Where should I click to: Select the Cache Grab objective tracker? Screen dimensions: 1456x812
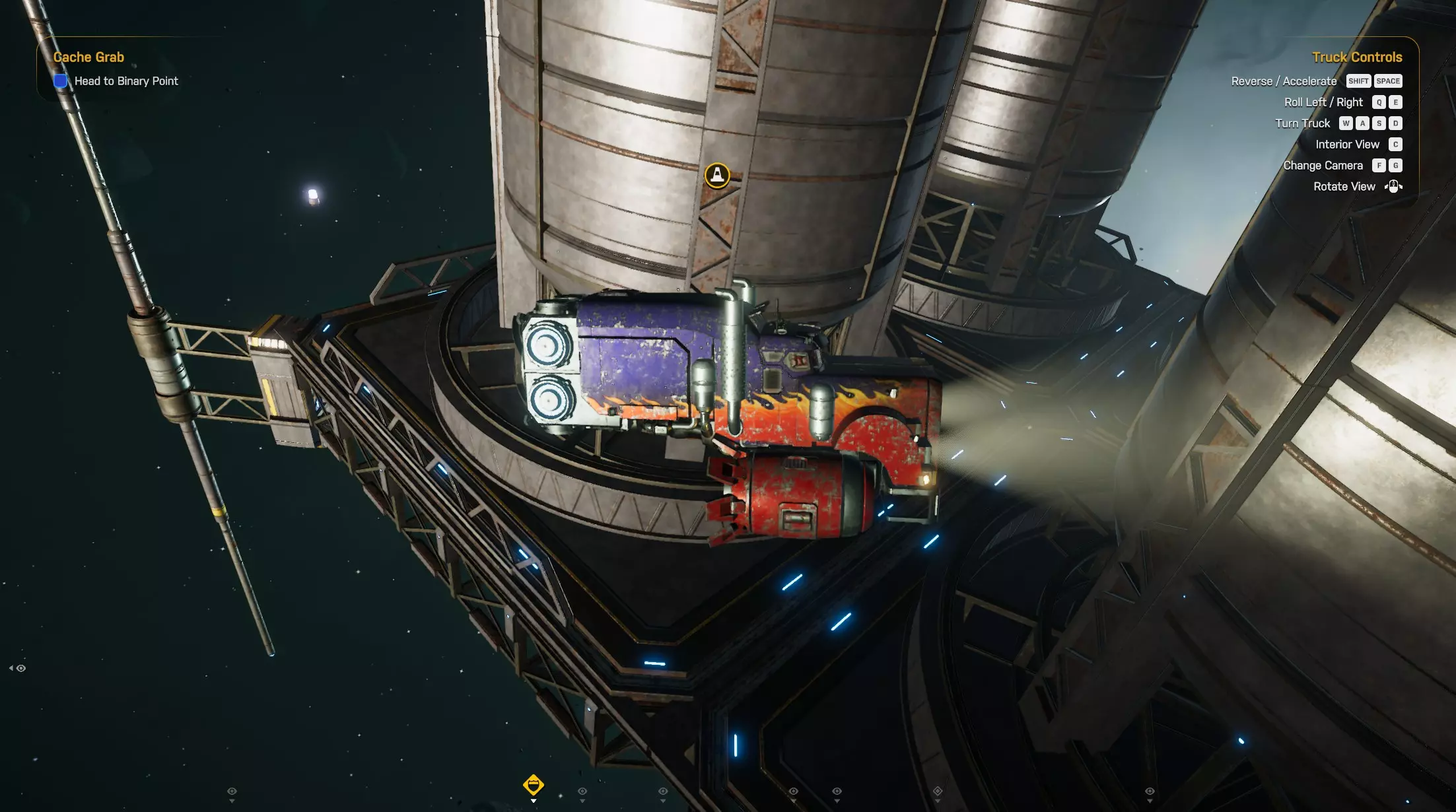point(88,57)
